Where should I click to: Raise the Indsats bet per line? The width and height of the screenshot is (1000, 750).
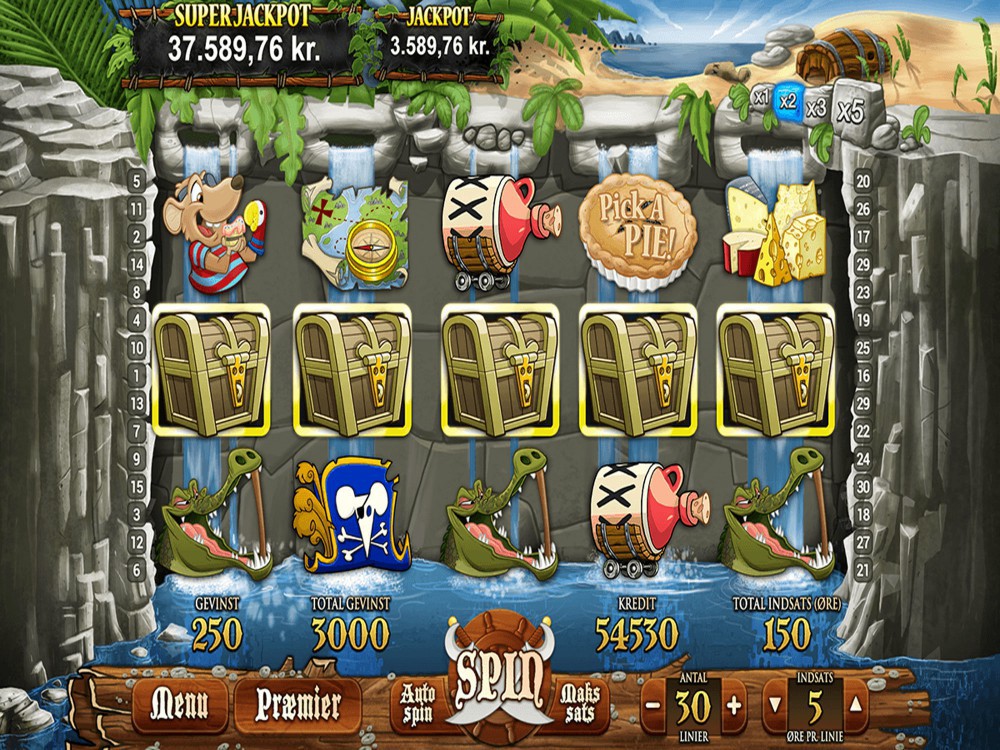(858, 705)
